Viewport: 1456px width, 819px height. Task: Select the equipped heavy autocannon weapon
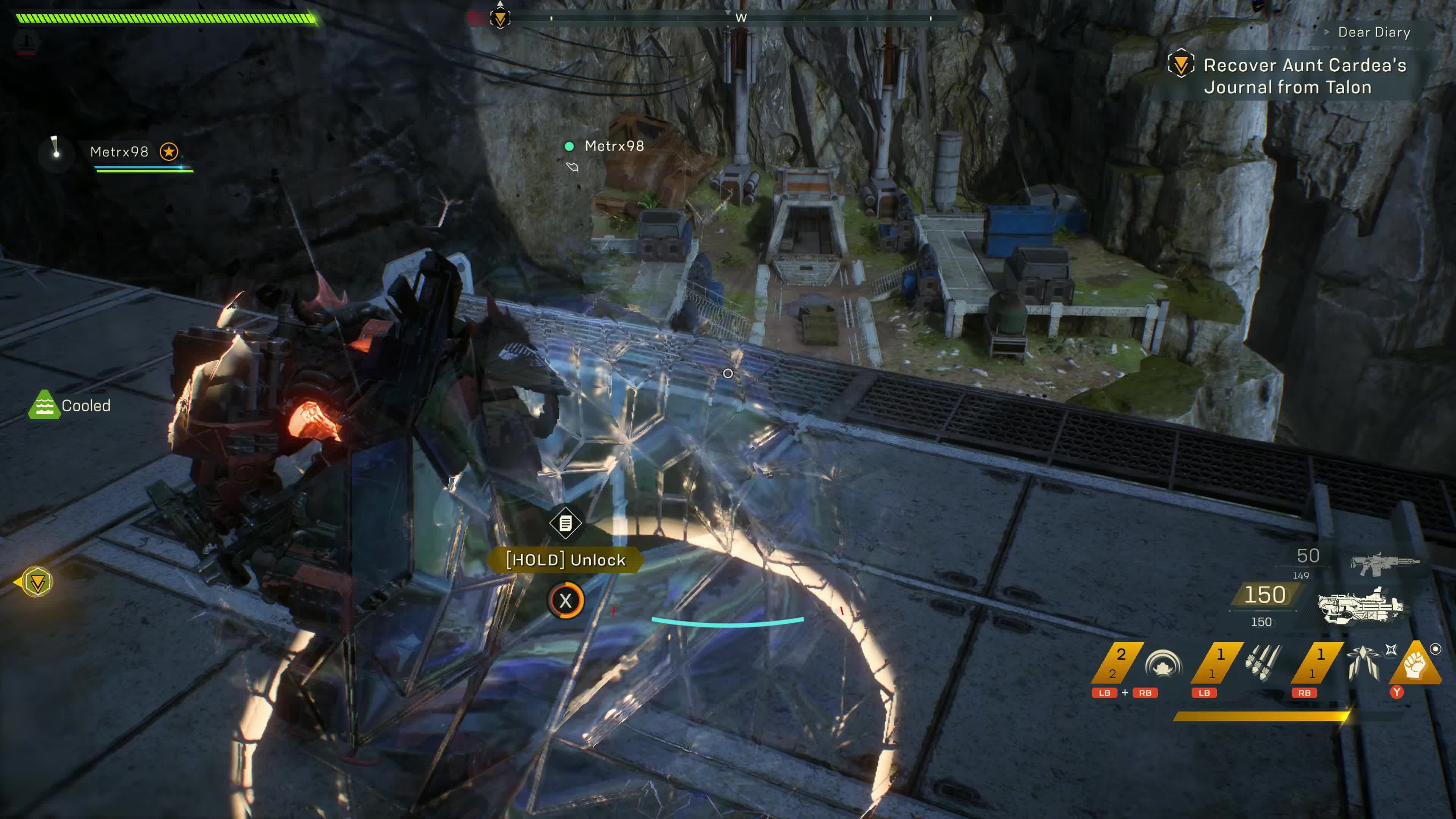pyautogui.click(x=1361, y=606)
